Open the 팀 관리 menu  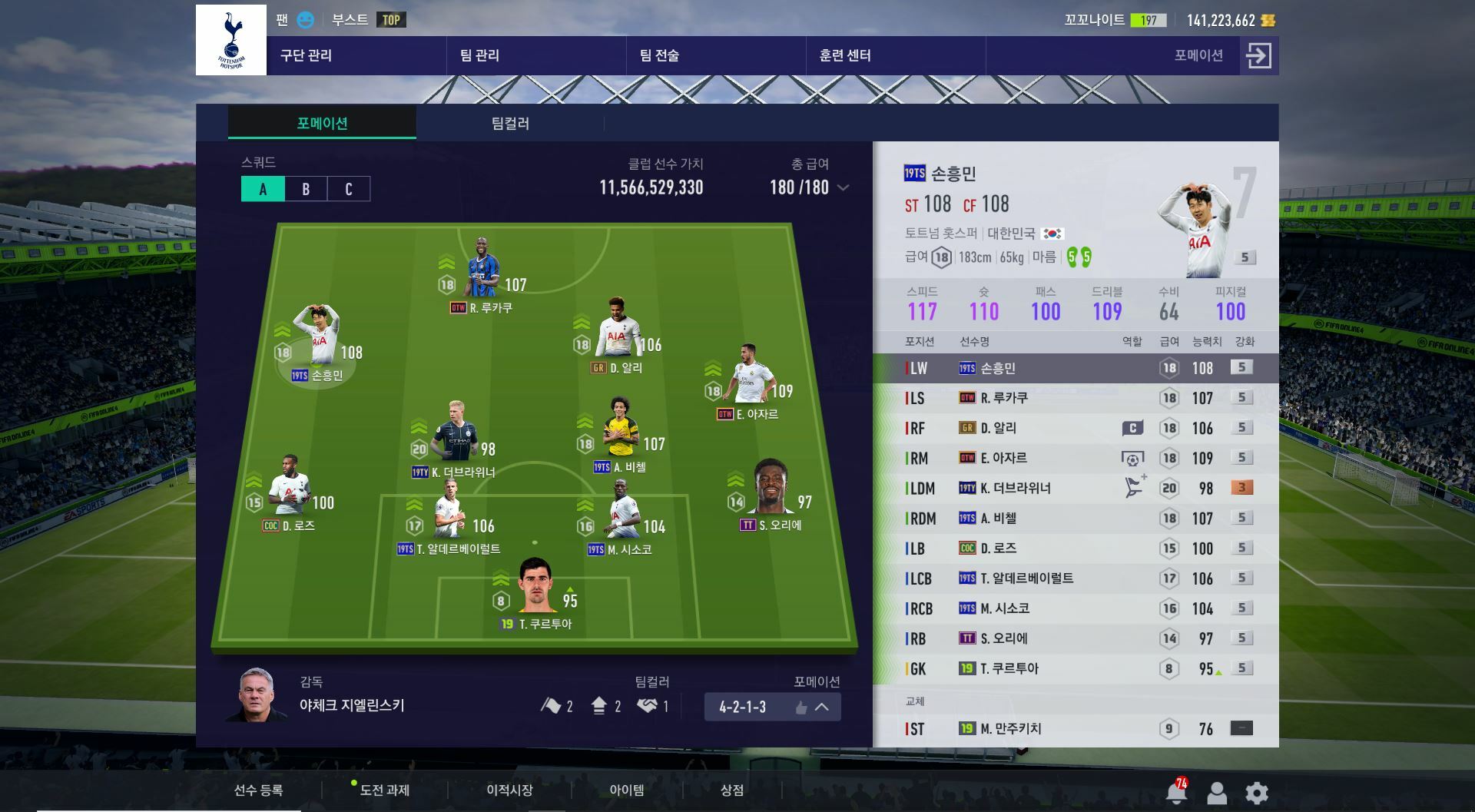point(479,55)
